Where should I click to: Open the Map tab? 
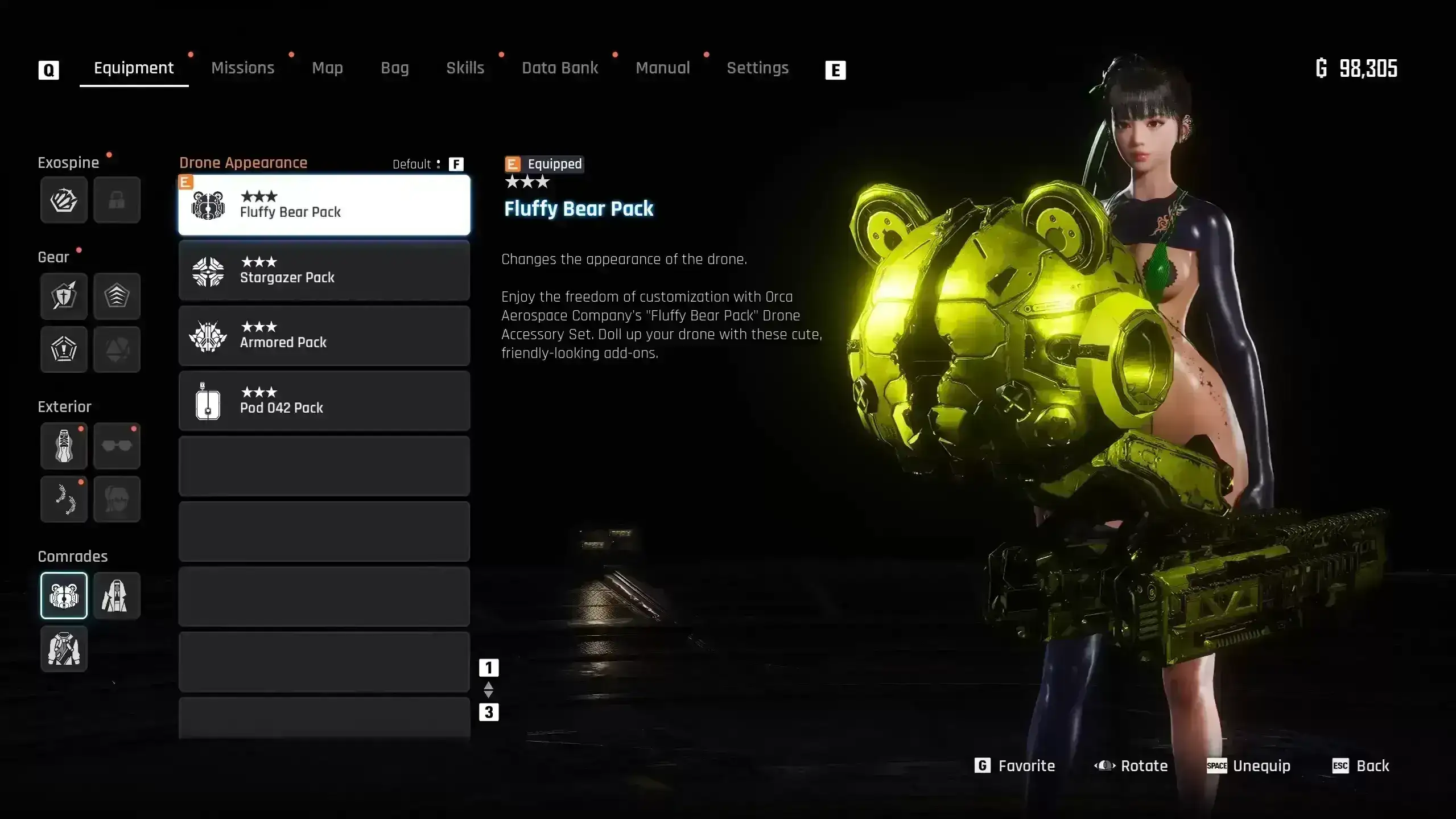[x=327, y=68]
